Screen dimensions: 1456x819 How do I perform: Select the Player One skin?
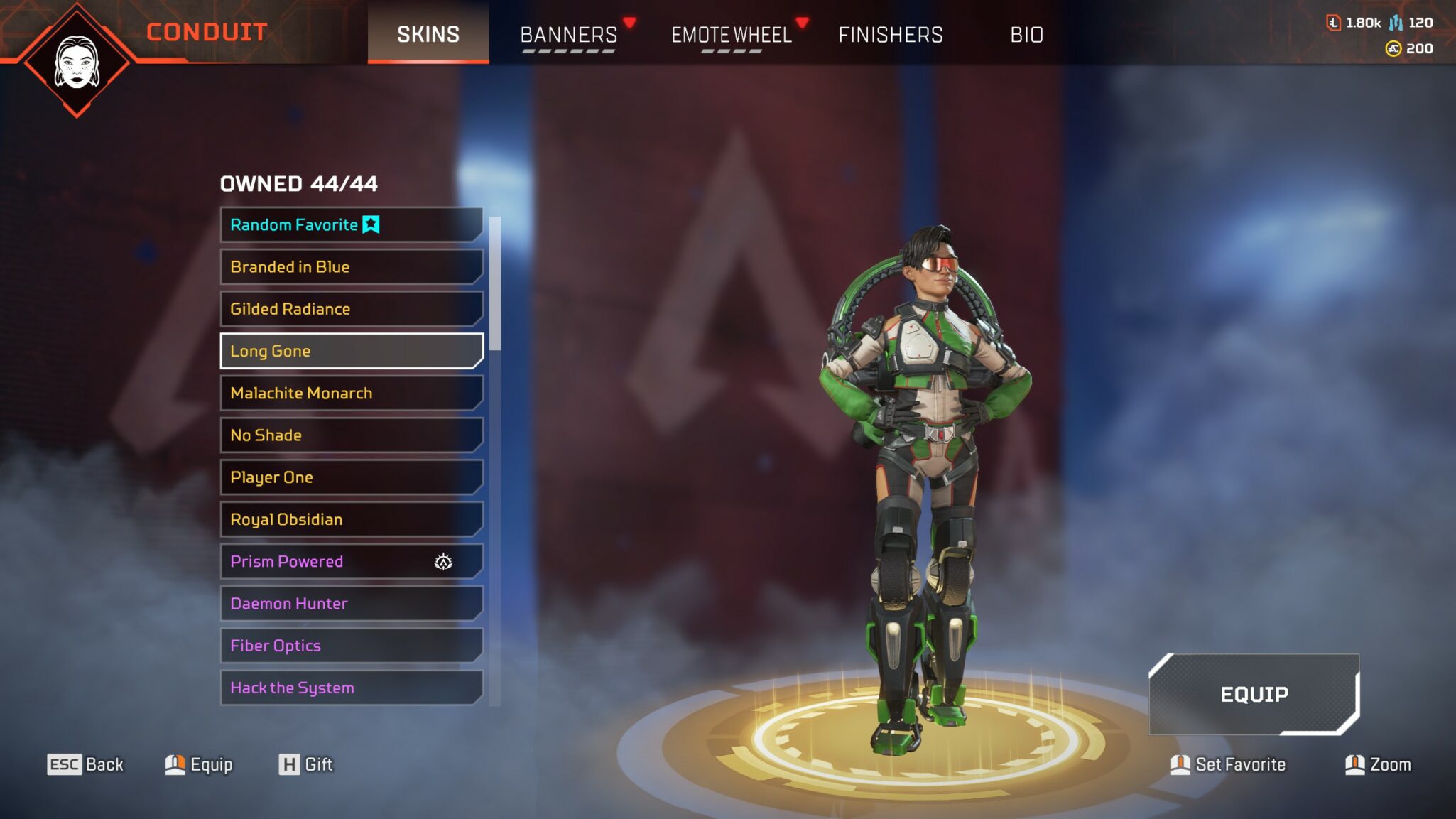(351, 477)
